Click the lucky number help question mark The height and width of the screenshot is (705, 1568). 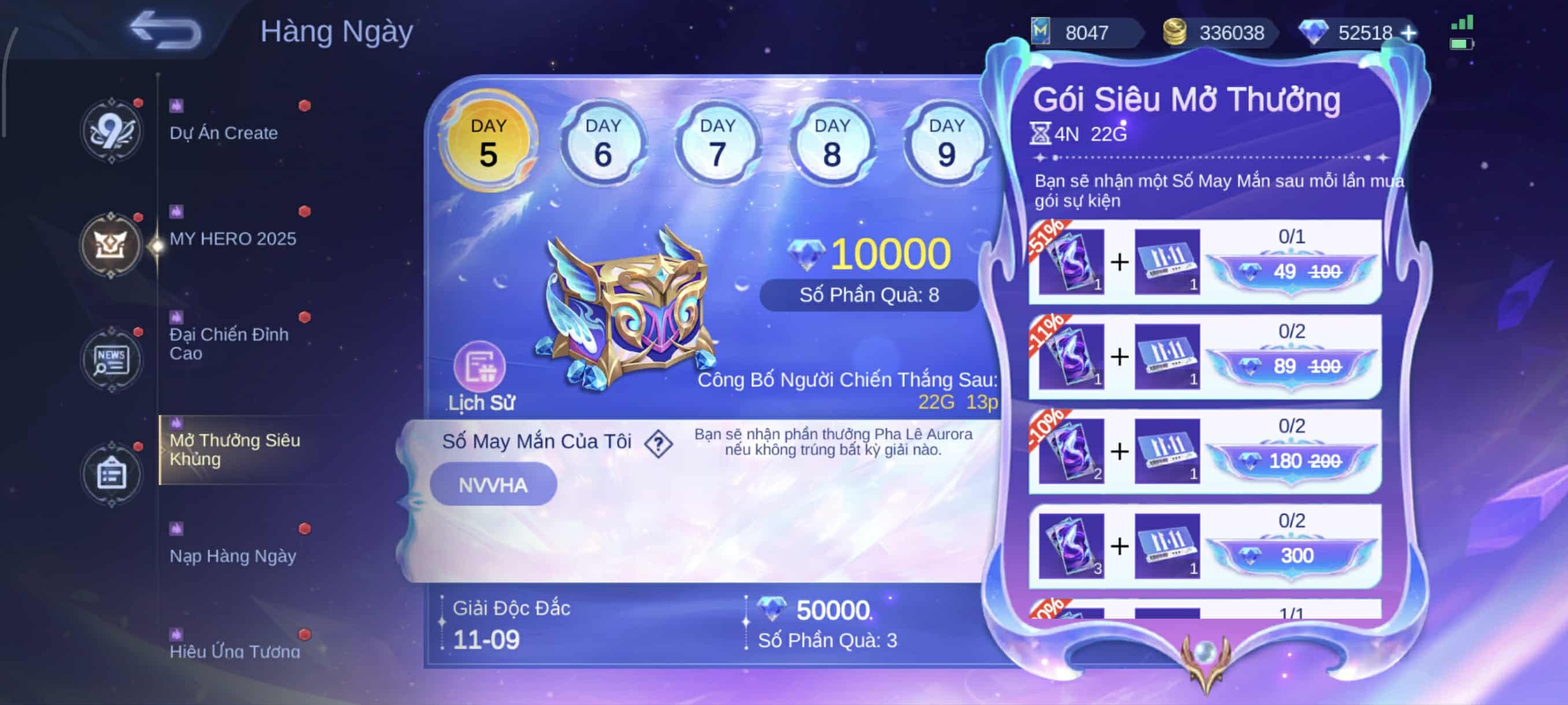point(658,443)
